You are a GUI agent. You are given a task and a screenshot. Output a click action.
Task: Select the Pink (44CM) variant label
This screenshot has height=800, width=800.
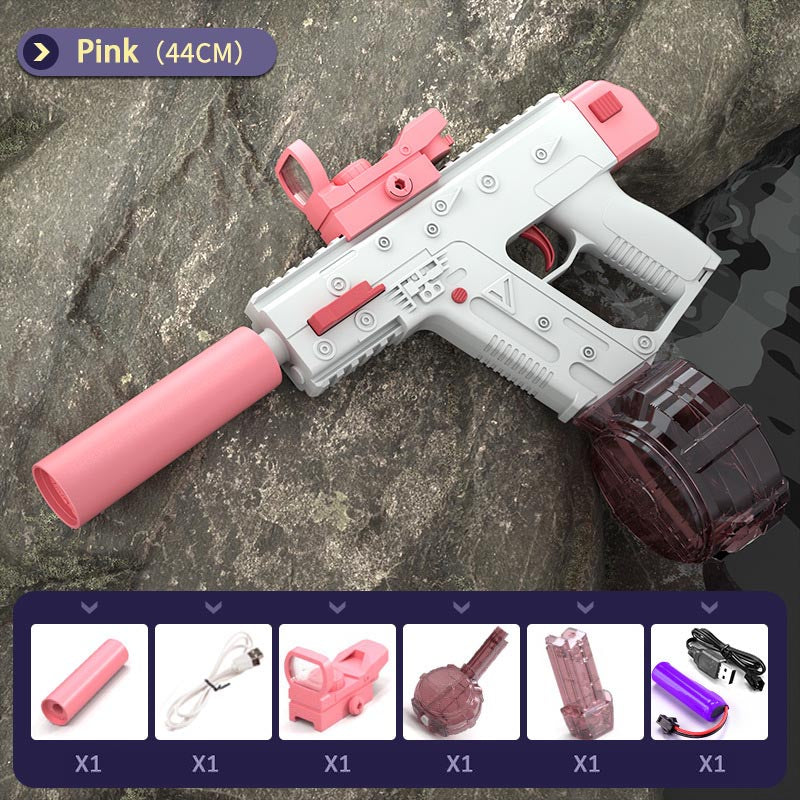pyautogui.click(x=148, y=52)
